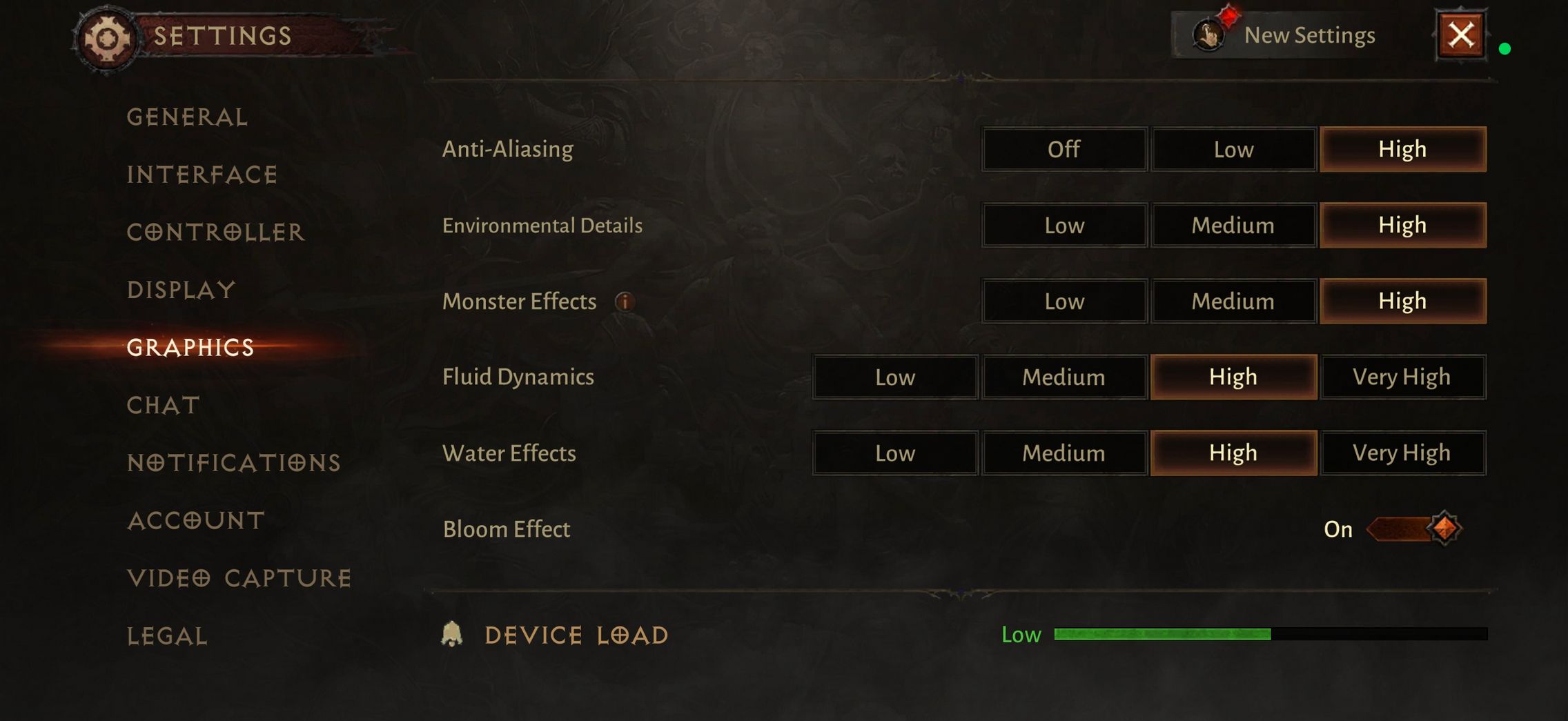Close the Settings screen

pos(1460,35)
